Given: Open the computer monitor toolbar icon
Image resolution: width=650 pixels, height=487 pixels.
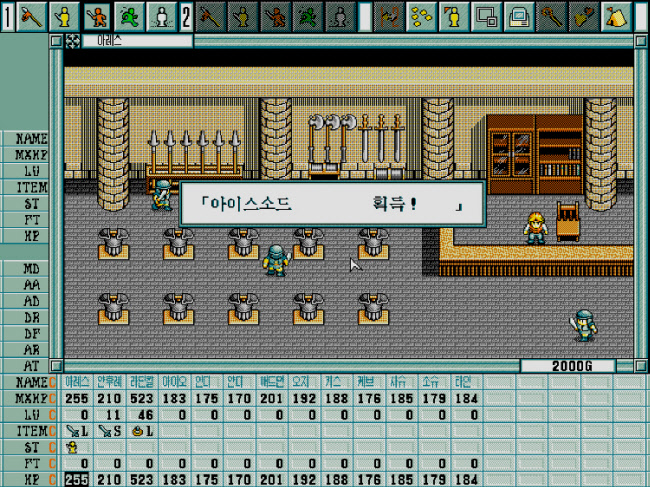Looking at the screenshot, I should pos(519,15).
